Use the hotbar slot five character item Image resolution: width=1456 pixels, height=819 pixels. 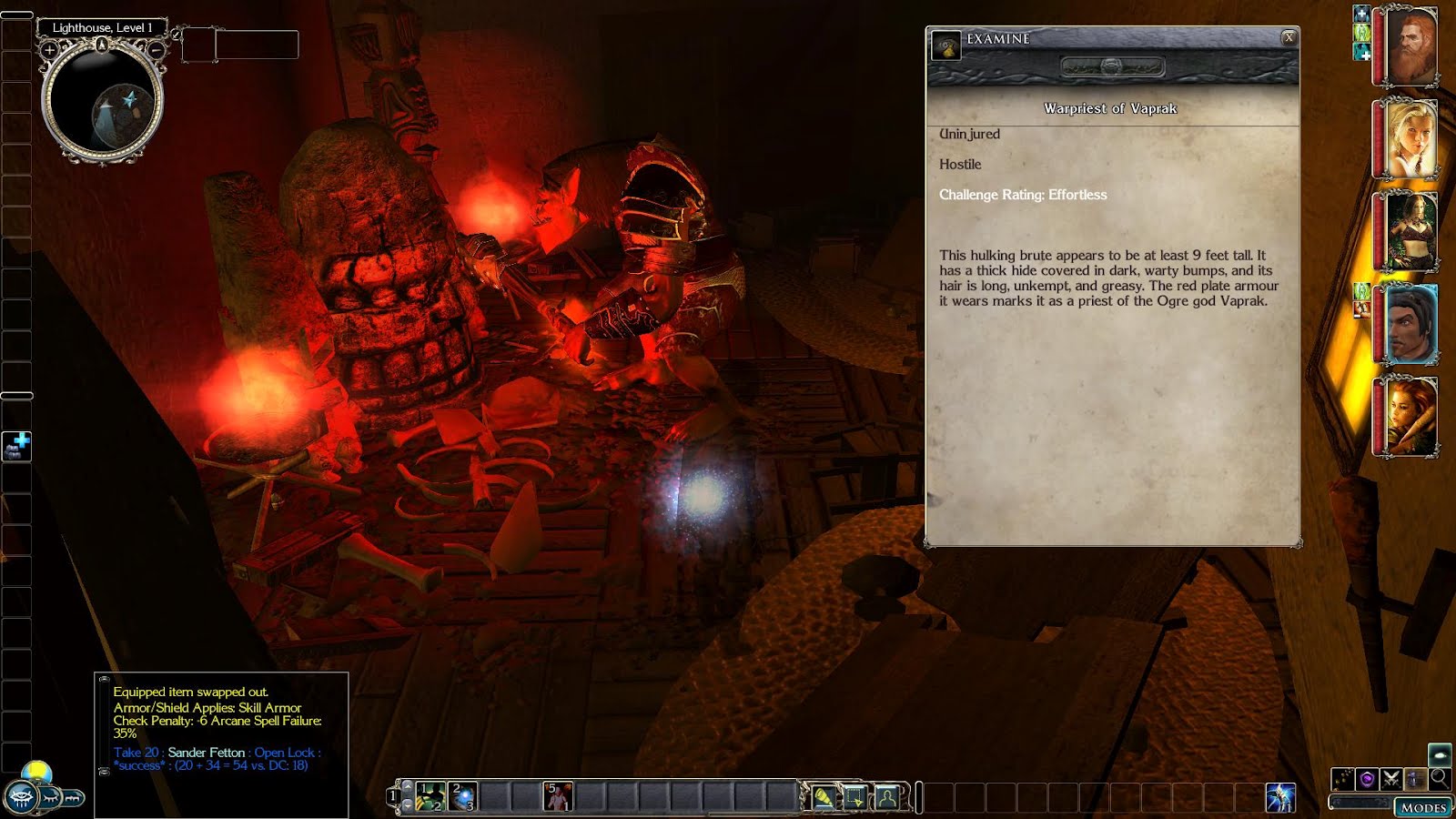(x=557, y=796)
